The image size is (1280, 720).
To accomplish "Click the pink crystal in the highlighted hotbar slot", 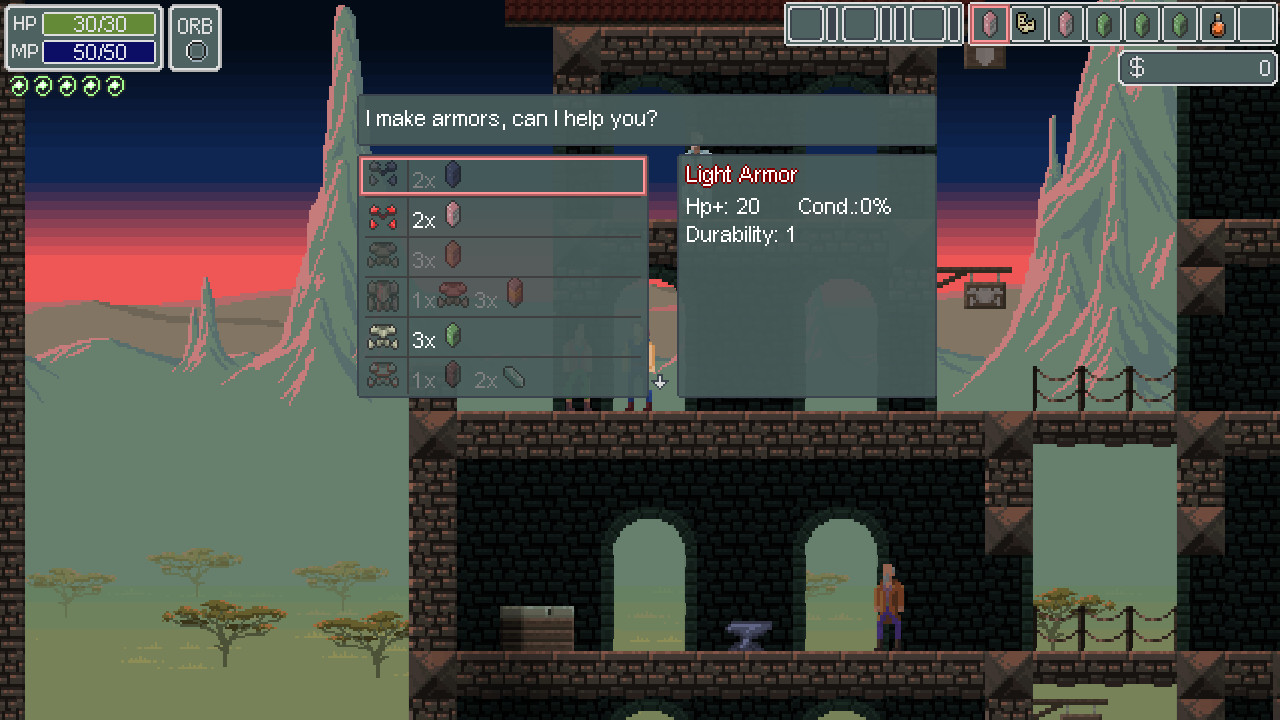I will click(991, 24).
